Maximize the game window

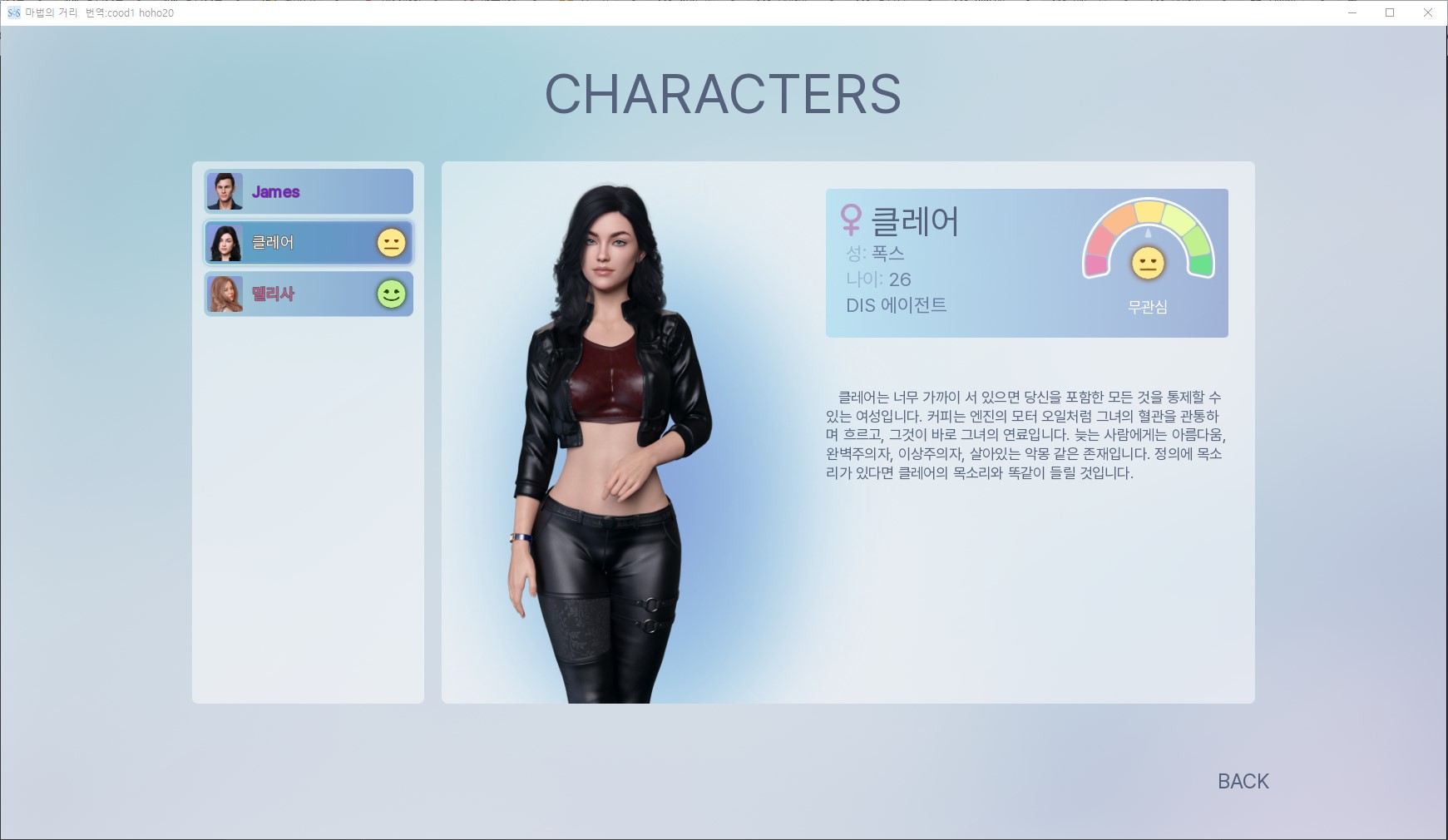(1390, 12)
